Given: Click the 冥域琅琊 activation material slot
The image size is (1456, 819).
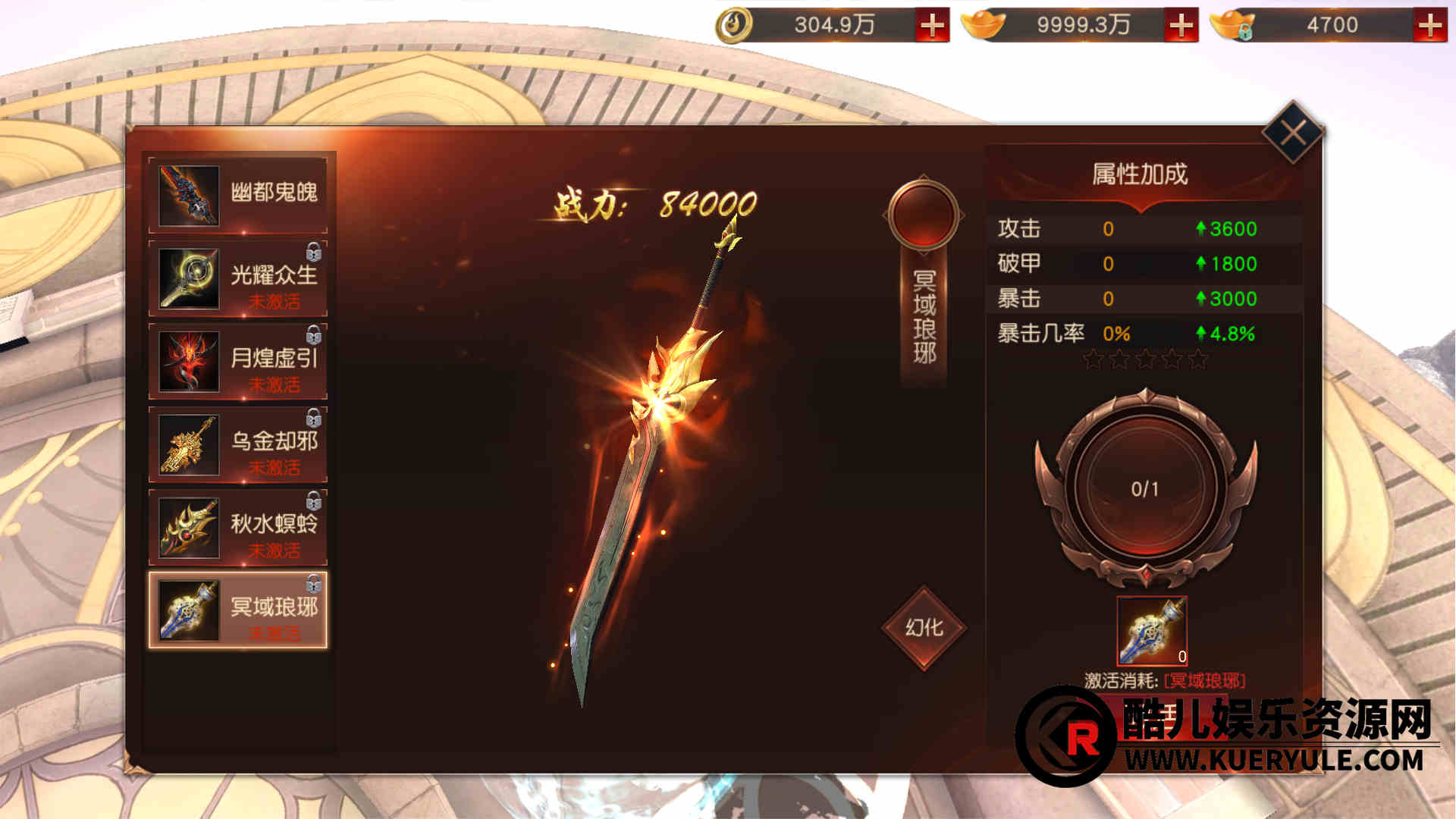Looking at the screenshot, I should (1152, 631).
